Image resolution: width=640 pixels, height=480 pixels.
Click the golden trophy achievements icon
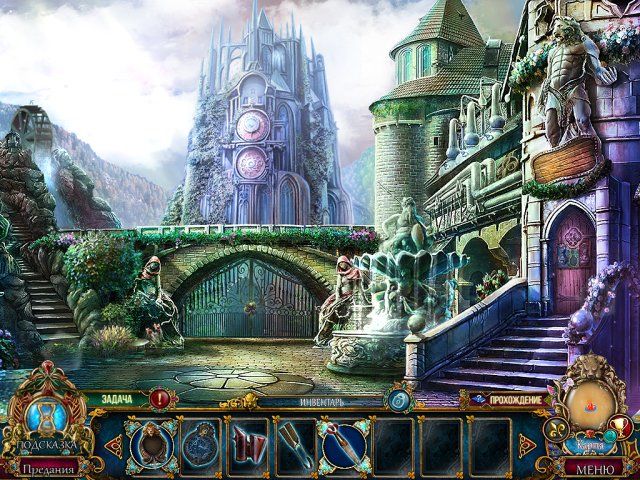(618, 426)
